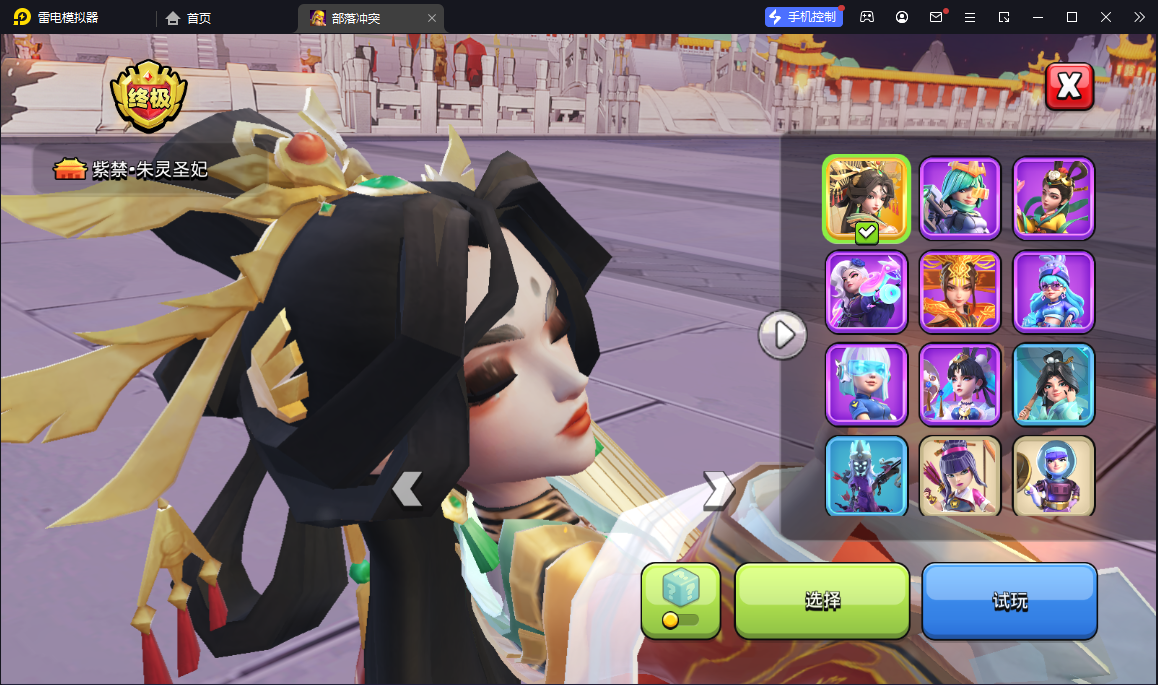Pick the dark purple masked skin

(x=866, y=476)
